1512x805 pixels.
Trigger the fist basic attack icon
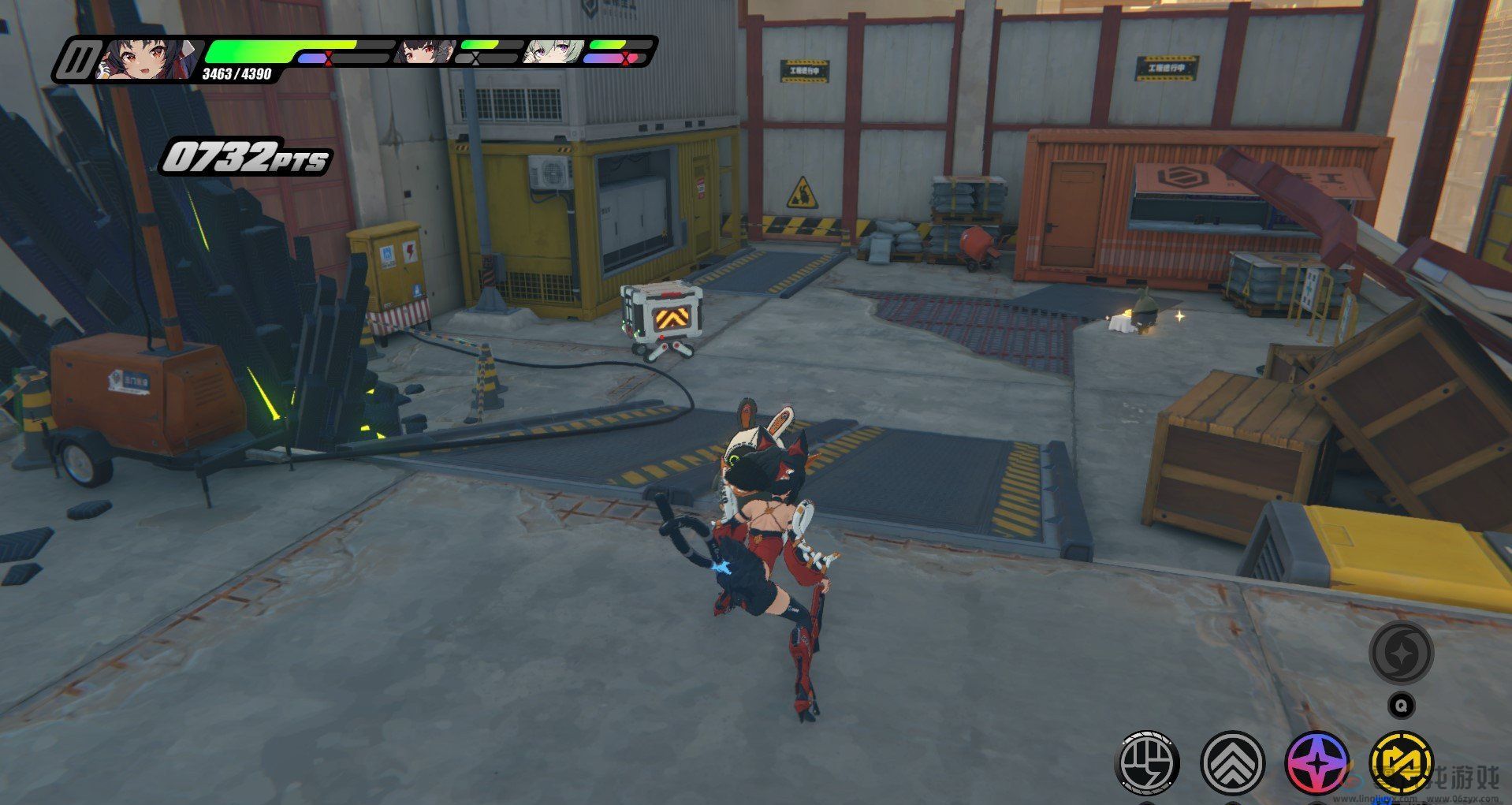tap(1148, 763)
